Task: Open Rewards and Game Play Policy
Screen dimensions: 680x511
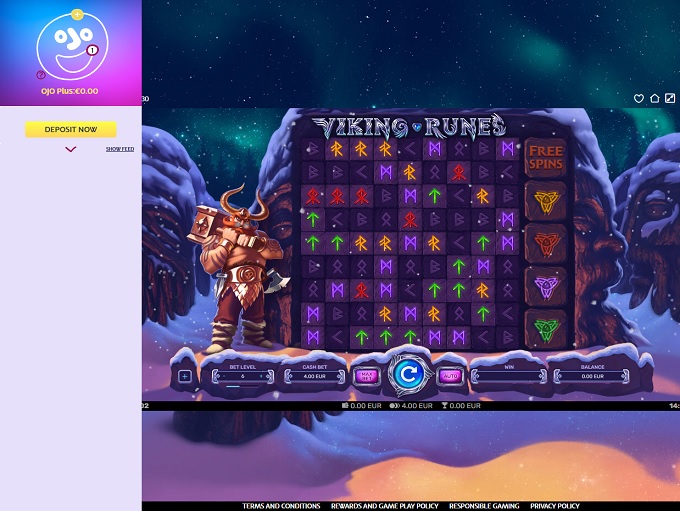Action: click(385, 506)
